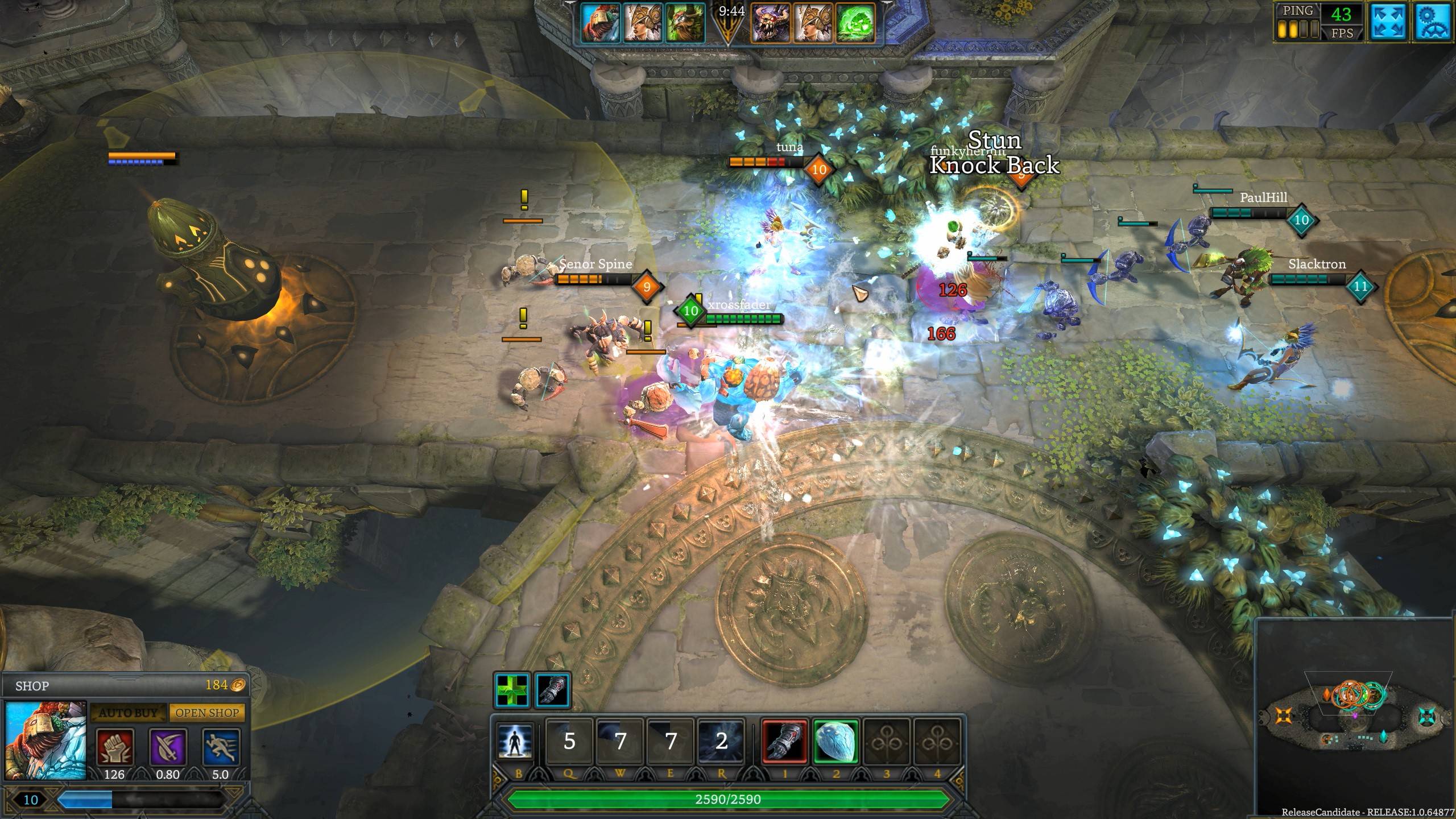Select the Q ability on cooldown 5

tap(569, 741)
